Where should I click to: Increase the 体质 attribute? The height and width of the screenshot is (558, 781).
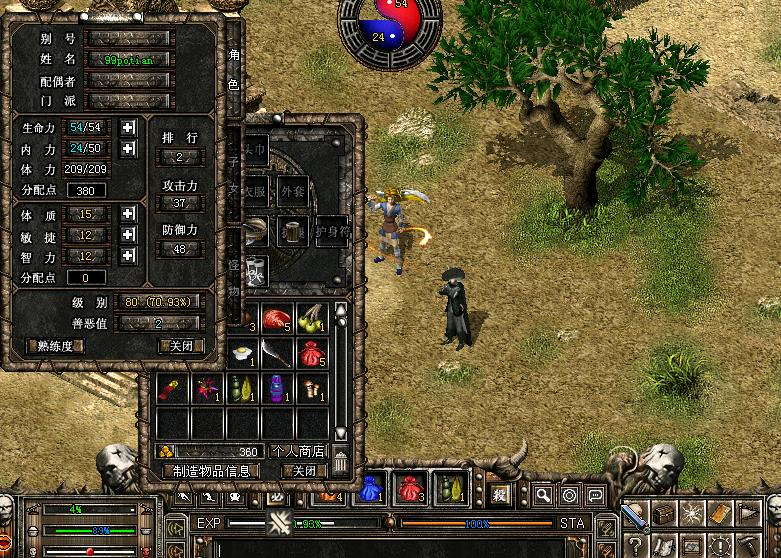(x=128, y=214)
